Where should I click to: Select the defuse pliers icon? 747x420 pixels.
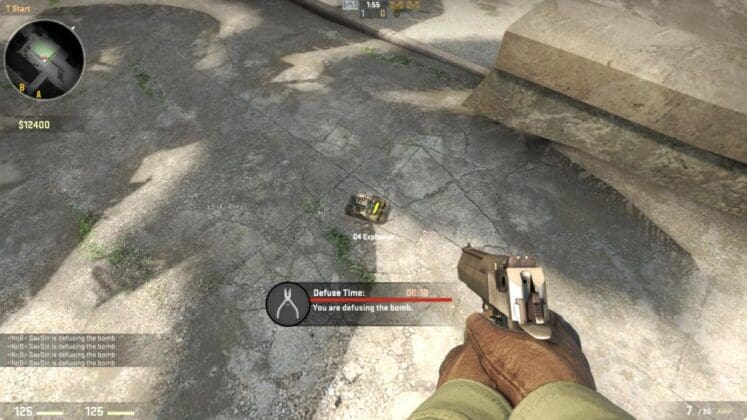click(x=288, y=303)
